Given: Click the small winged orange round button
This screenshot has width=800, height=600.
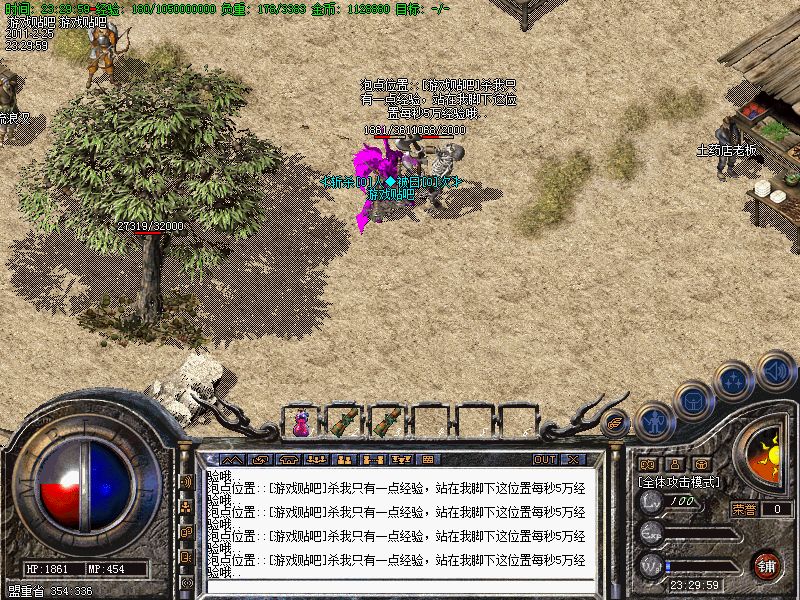Looking at the screenshot, I should point(616,421).
